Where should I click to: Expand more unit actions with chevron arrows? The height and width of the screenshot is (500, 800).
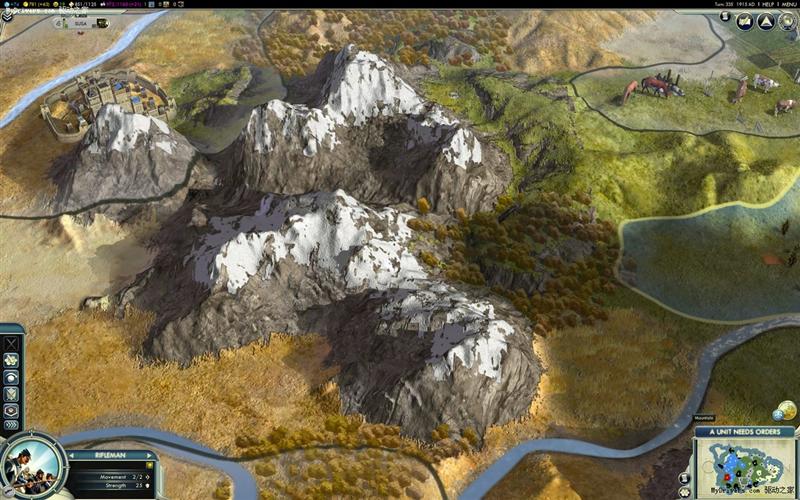tap(11, 425)
